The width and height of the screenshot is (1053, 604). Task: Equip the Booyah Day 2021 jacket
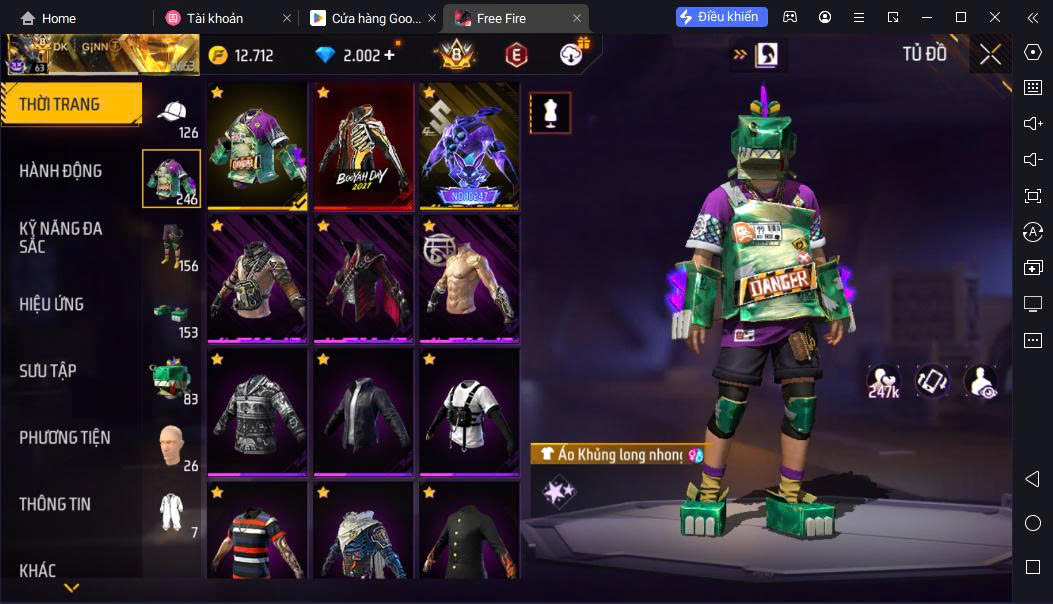coord(362,146)
